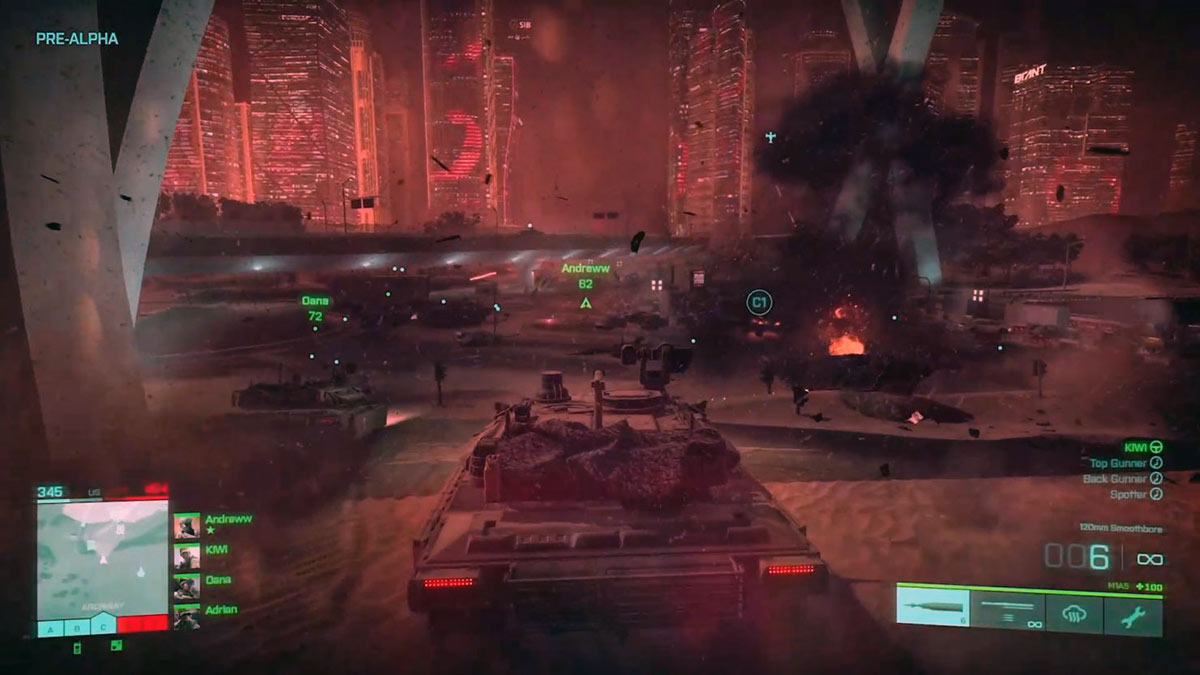Select squad member Adrian's portrait
The image size is (1200, 675).
coord(186,617)
